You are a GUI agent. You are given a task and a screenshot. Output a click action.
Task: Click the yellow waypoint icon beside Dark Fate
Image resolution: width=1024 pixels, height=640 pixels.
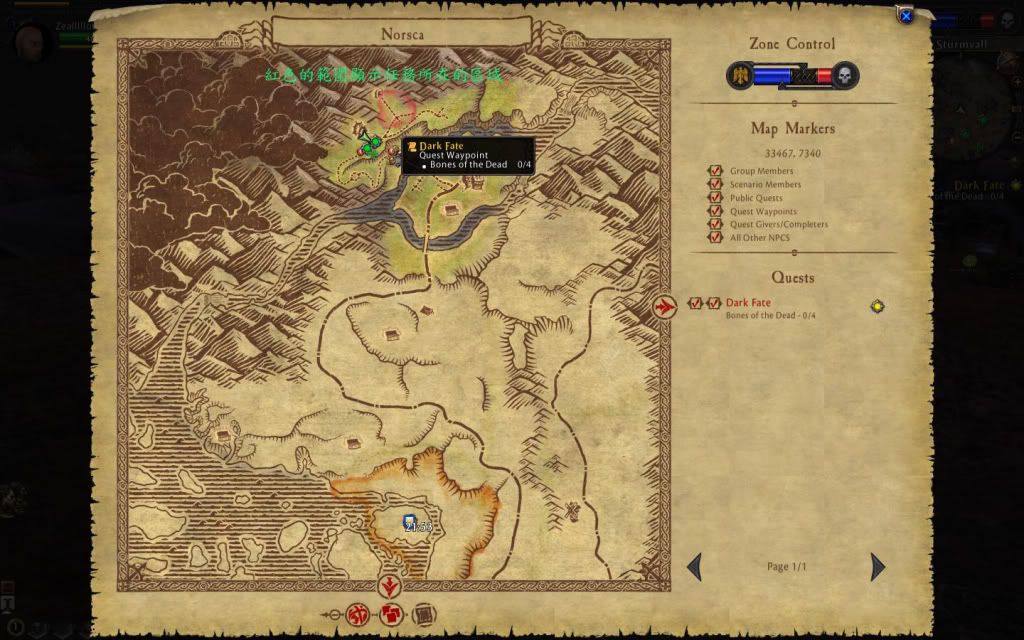click(877, 306)
